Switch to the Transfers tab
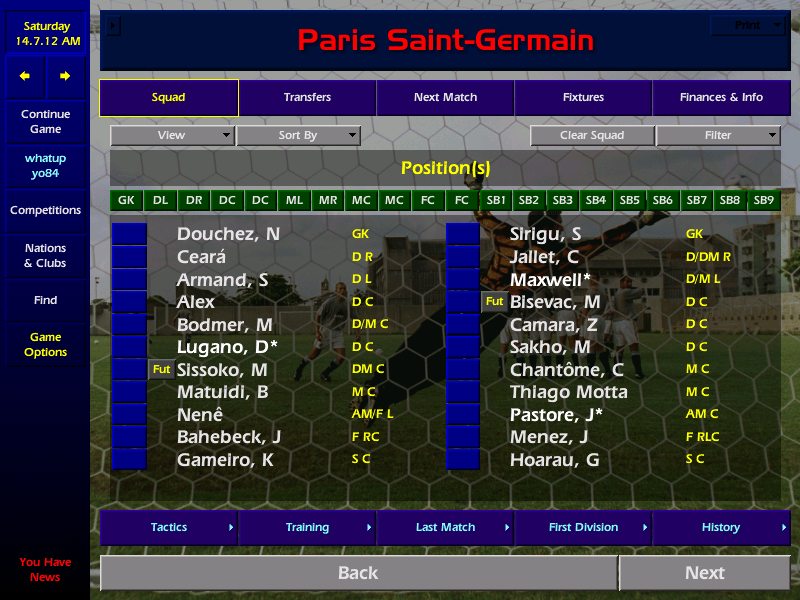This screenshot has width=800, height=600. [x=307, y=98]
